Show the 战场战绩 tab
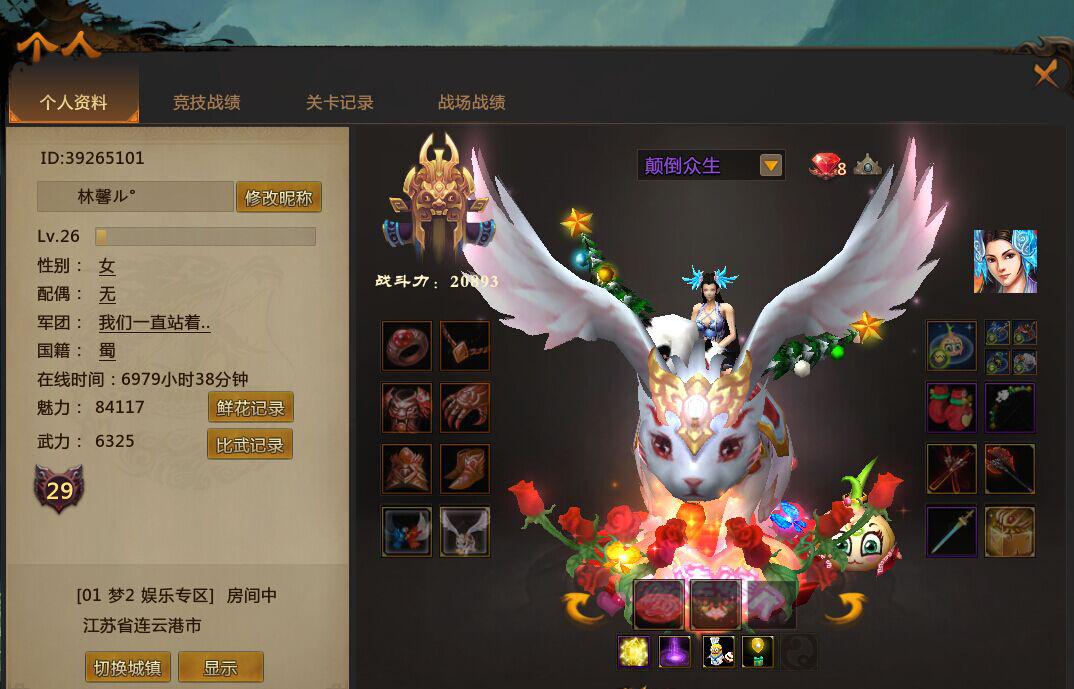Image resolution: width=1074 pixels, height=689 pixels. point(471,102)
